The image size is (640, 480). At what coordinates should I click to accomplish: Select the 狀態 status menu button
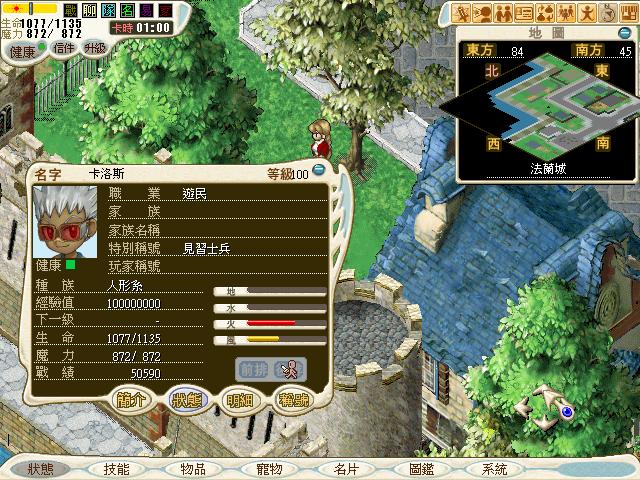click(41, 469)
